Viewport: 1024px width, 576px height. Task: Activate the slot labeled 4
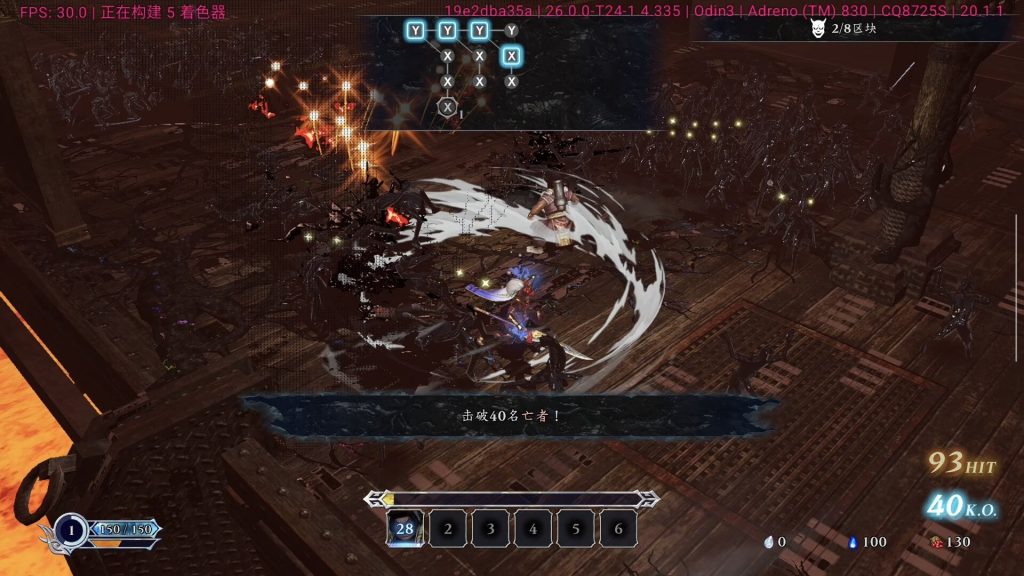coord(533,528)
